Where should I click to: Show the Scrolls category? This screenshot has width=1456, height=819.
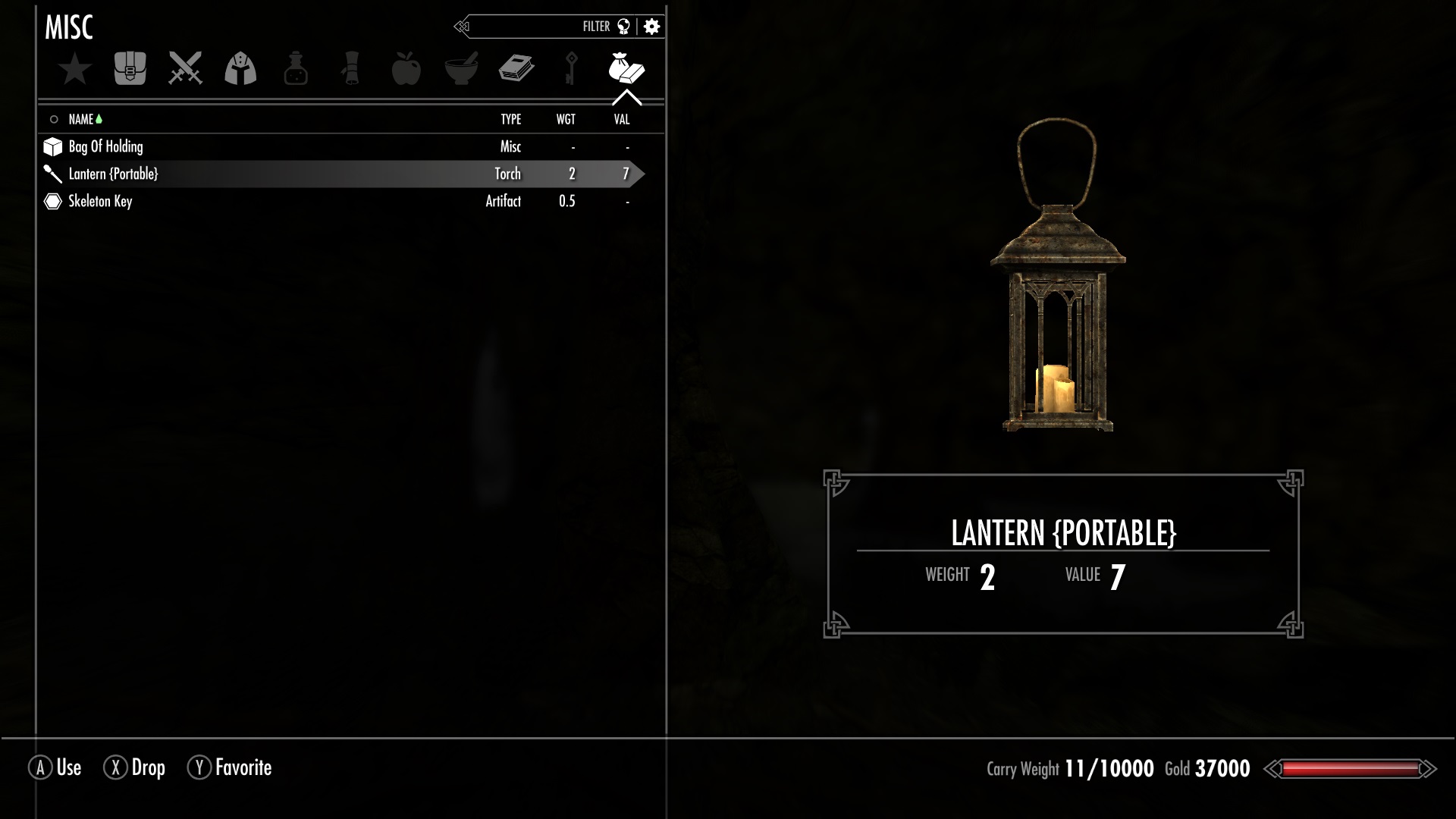pyautogui.click(x=351, y=69)
